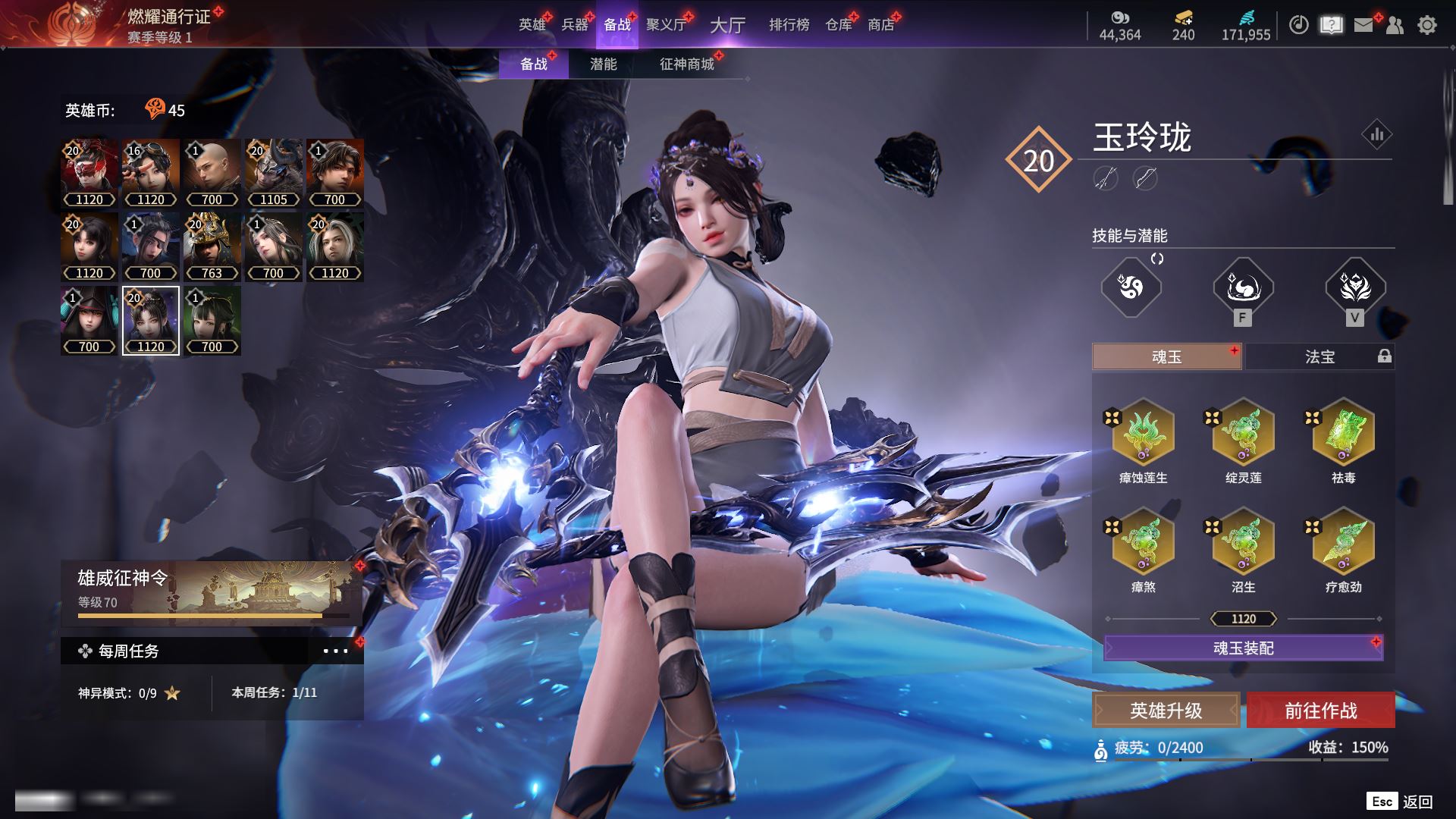Open the 英雄 heroes menu
This screenshot has width=1456, height=819.
coord(532,25)
